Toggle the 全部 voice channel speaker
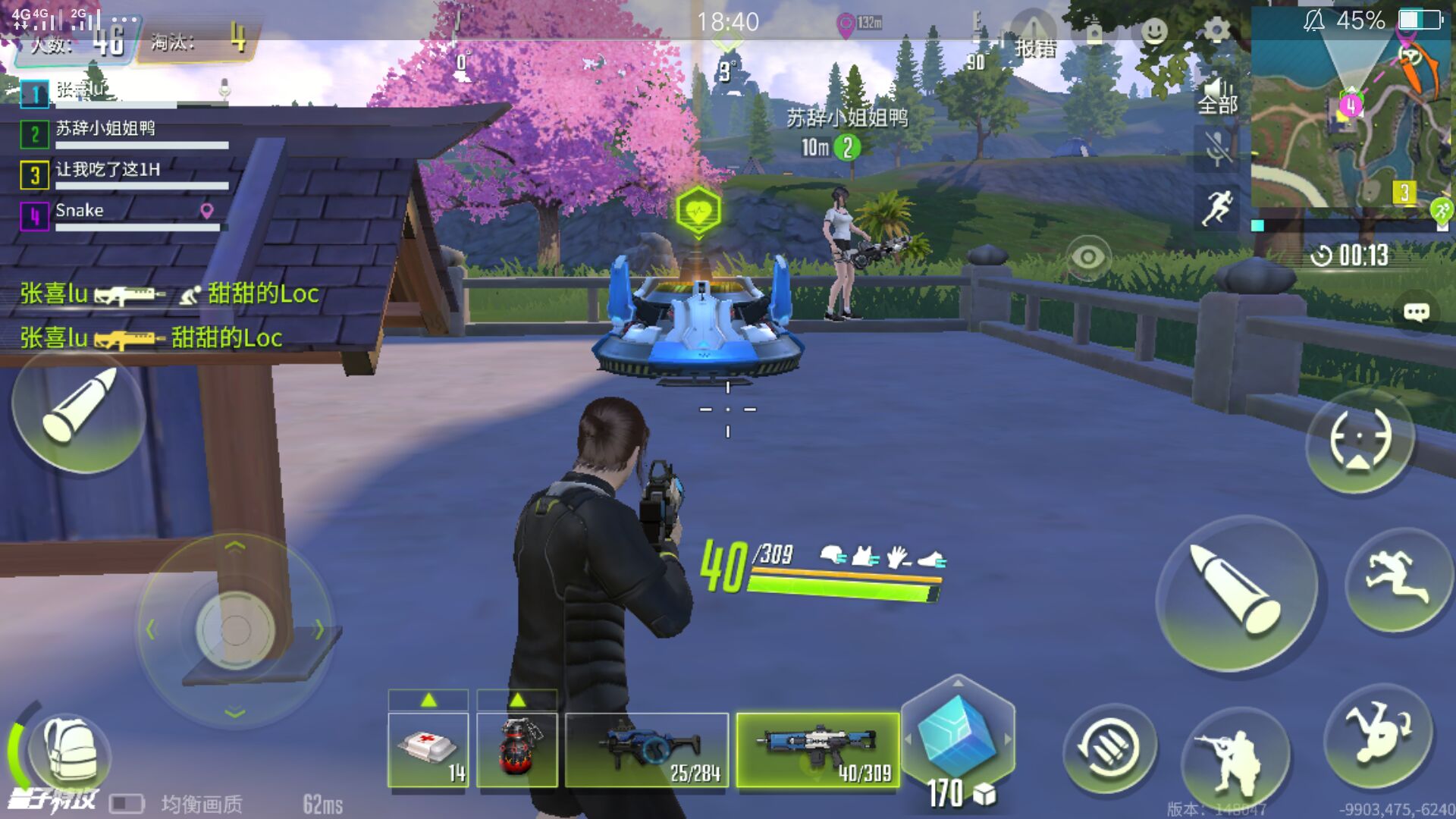The image size is (1456, 819). pyautogui.click(x=1217, y=96)
